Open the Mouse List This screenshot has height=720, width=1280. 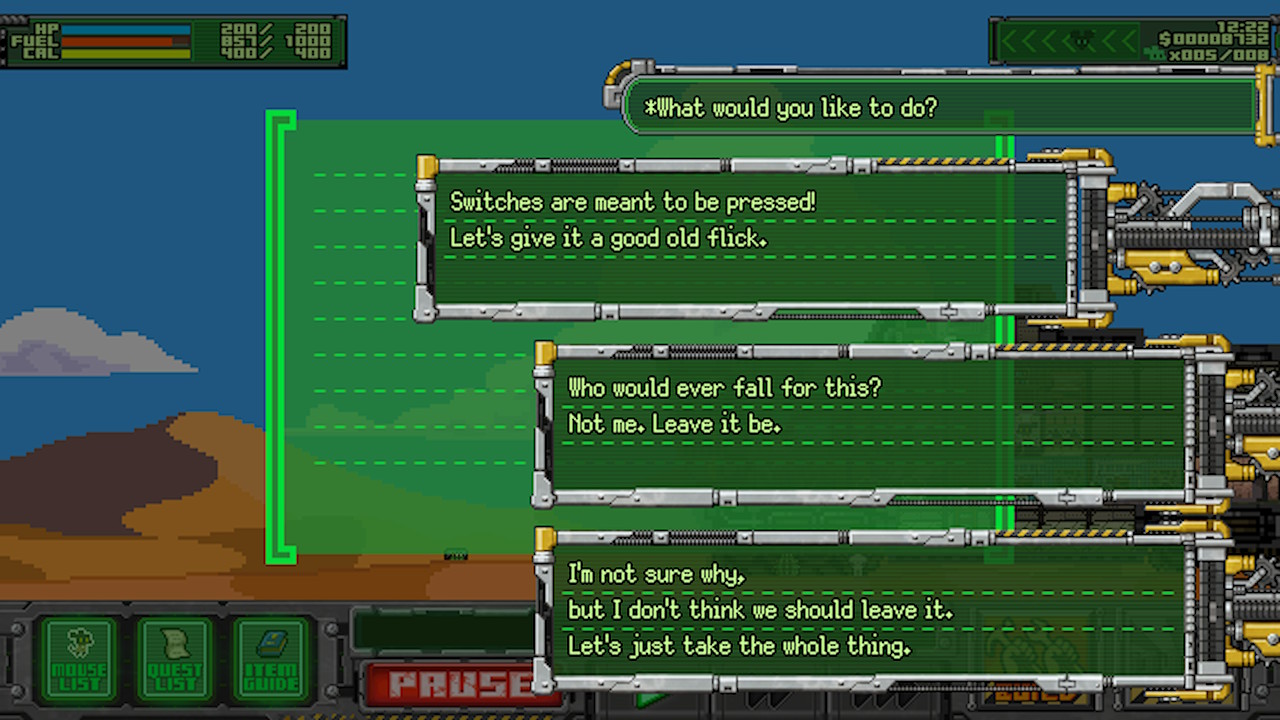point(79,658)
